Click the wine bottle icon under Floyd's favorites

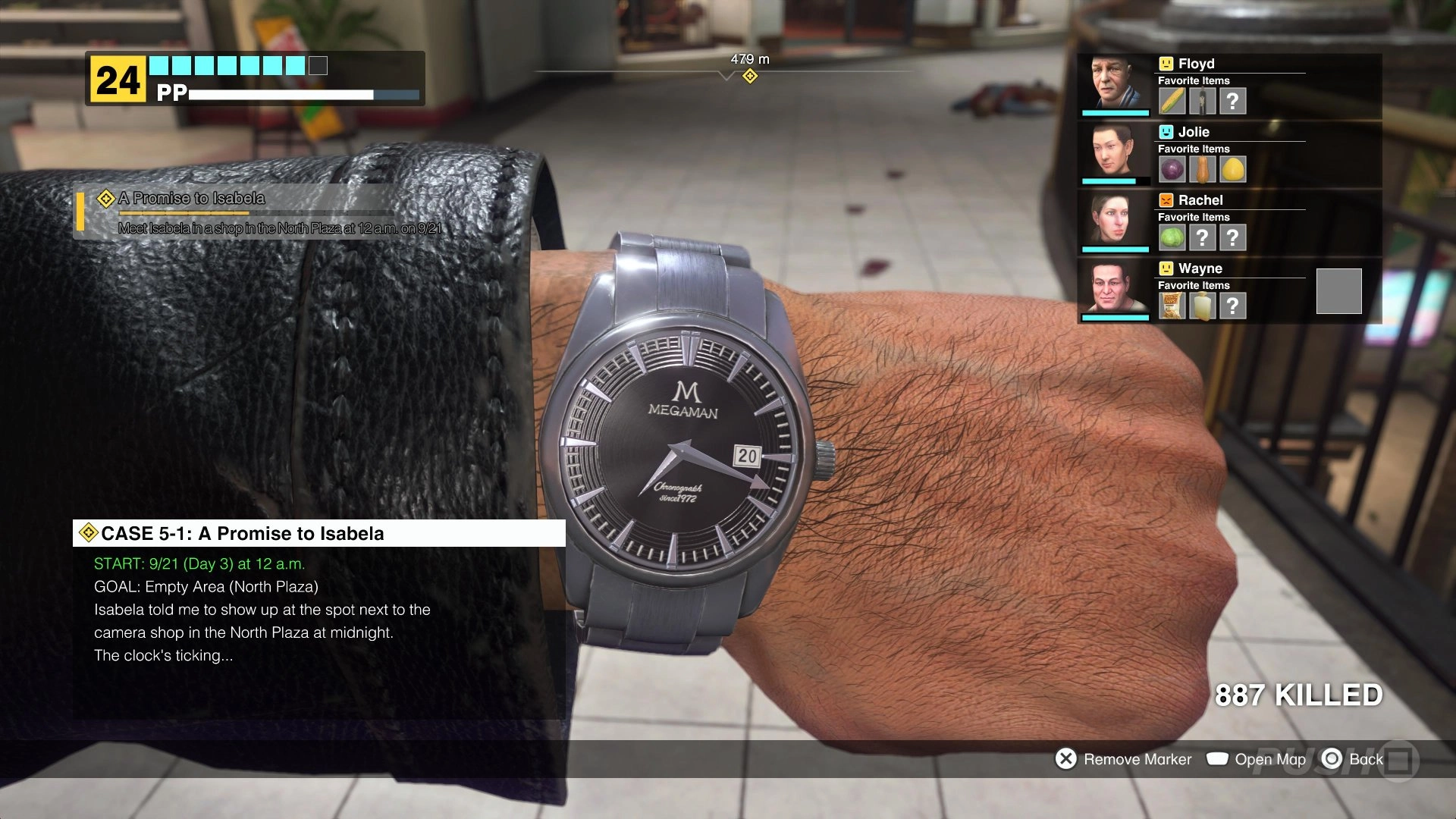(x=1202, y=101)
